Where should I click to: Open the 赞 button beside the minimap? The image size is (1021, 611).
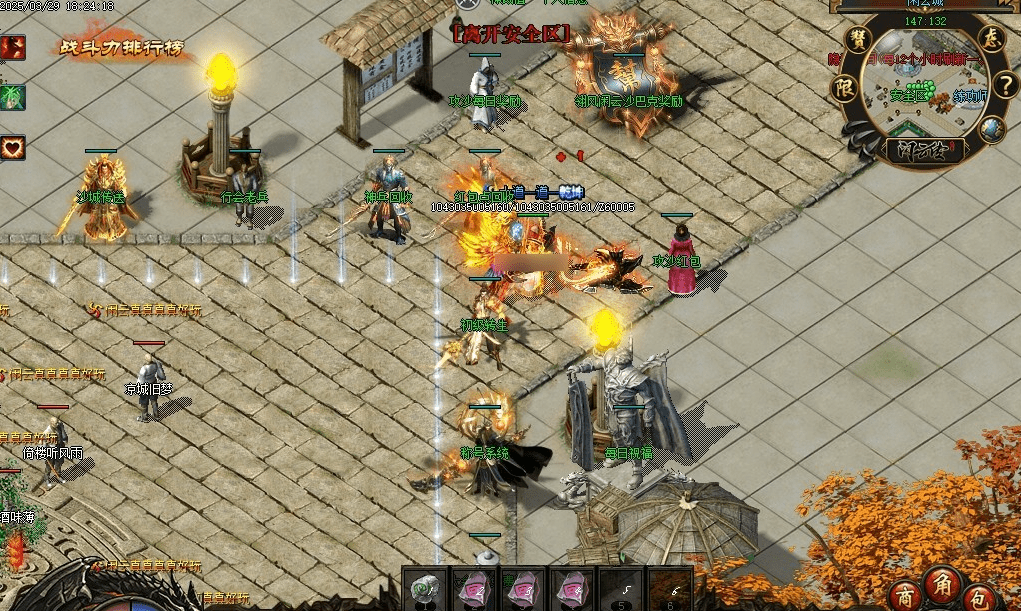tap(858, 40)
